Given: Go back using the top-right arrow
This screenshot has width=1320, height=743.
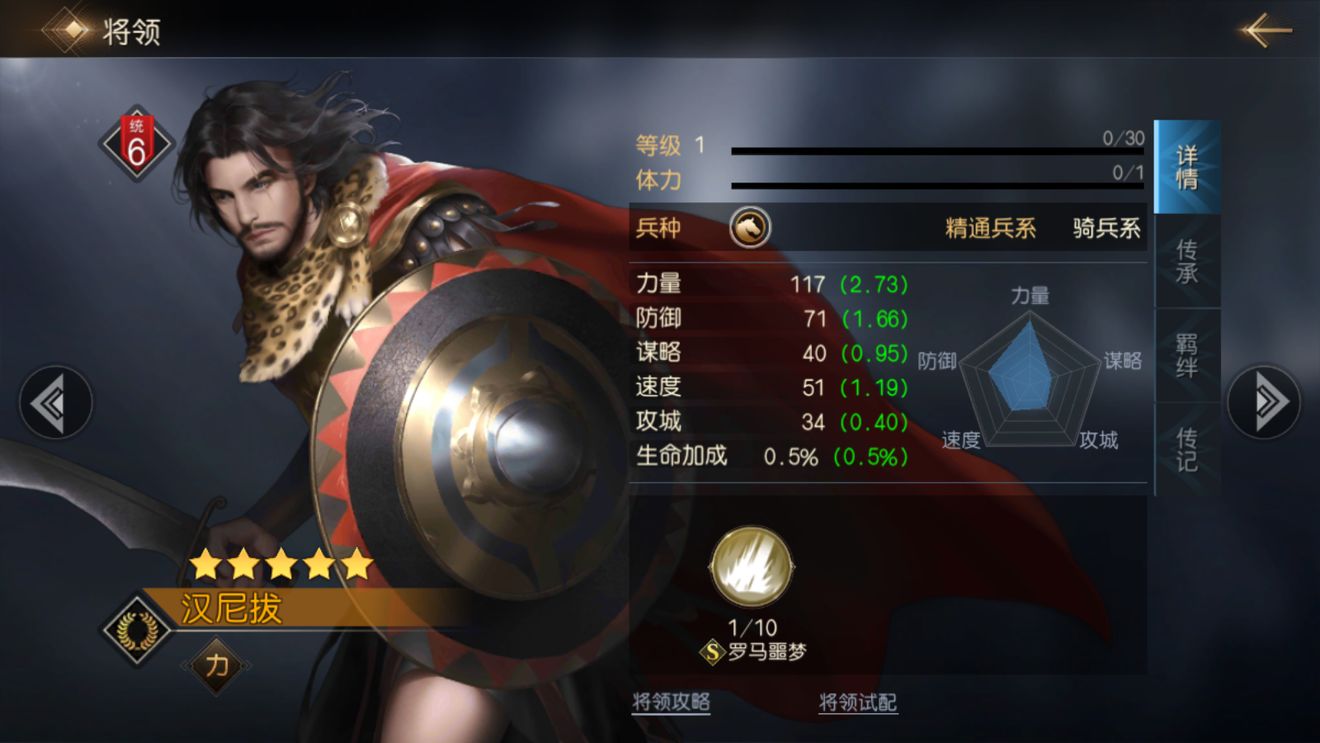Looking at the screenshot, I should click(x=1267, y=30).
